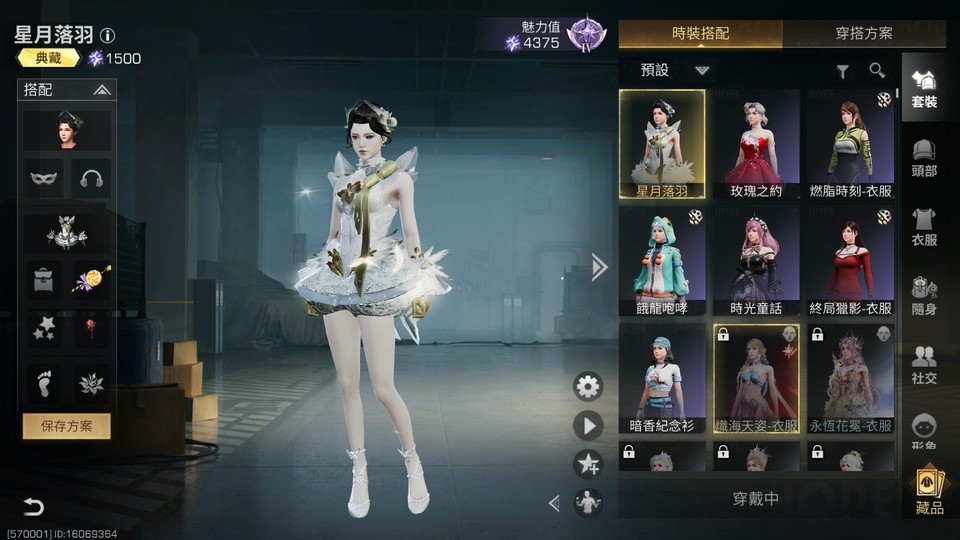Image resolution: width=960 pixels, height=540 pixels.
Task: Open the 隨身 accessories category
Action: point(924,295)
